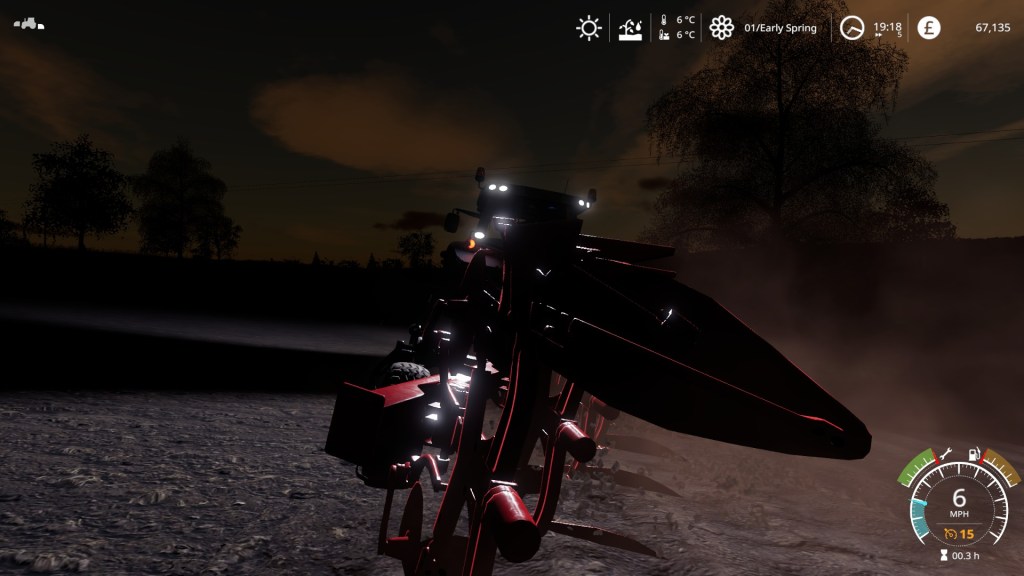This screenshot has width=1024, height=576.
Task: Click the sun weather icon
Action: coord(589,28)
